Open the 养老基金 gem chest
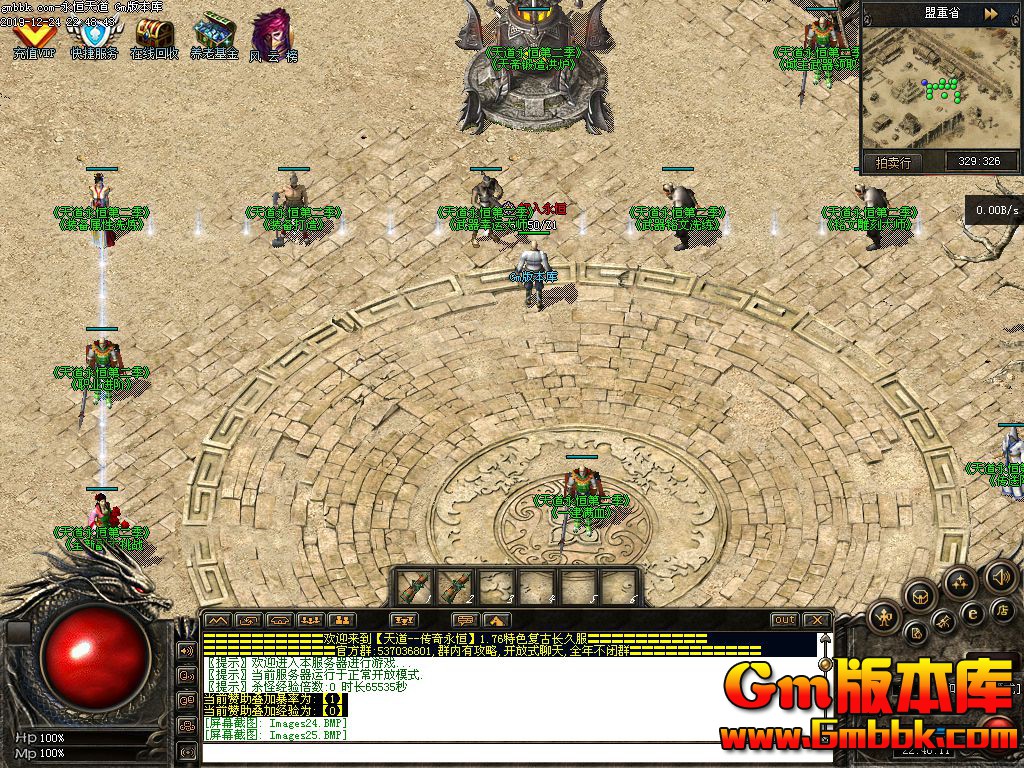Viewport: 1024px width, 768px height. 214,37
